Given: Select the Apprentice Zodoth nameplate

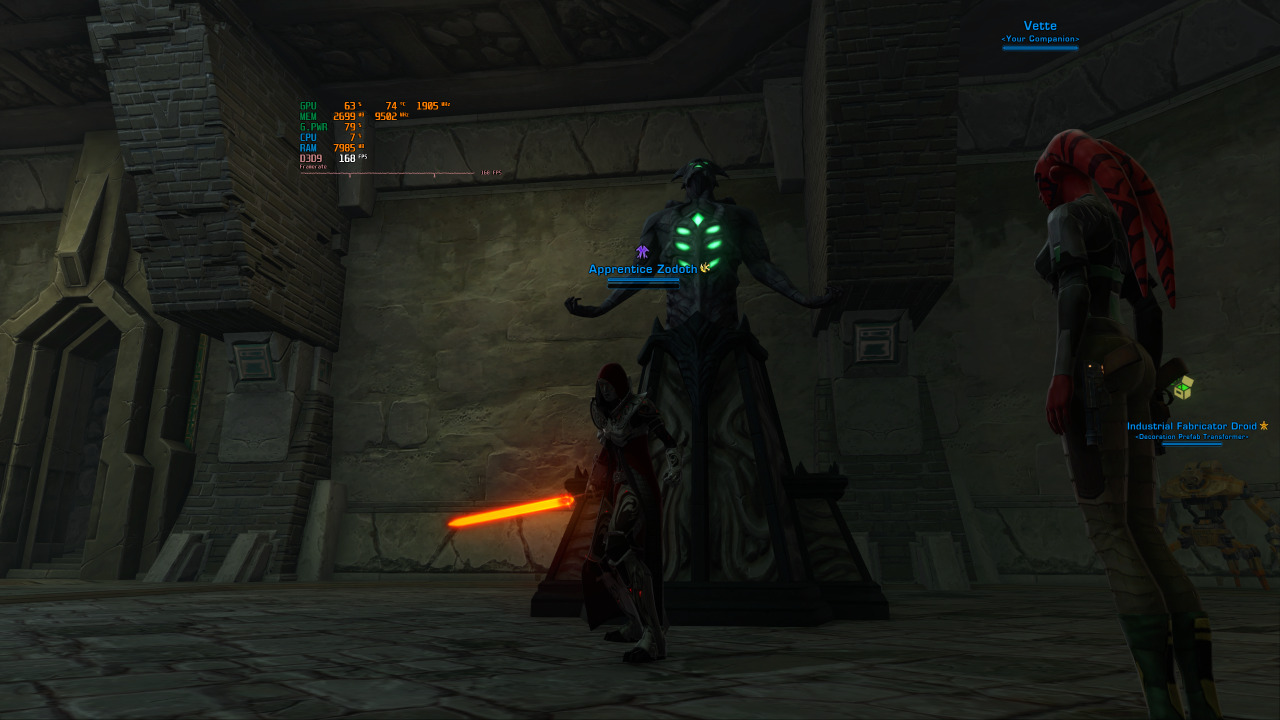Looking at the screenshot, I should (x=643, y=269).
